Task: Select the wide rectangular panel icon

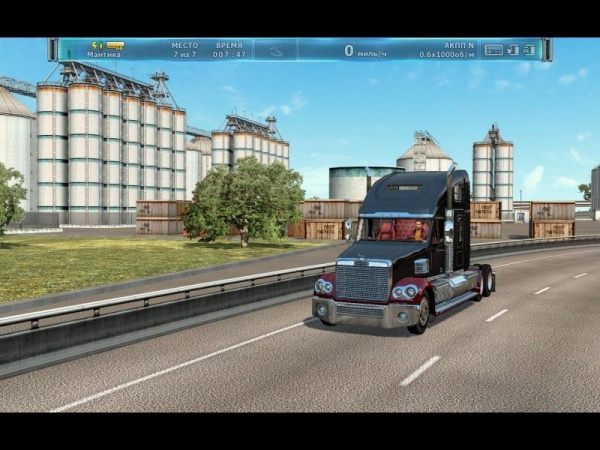Action: [x=493, y=49]
